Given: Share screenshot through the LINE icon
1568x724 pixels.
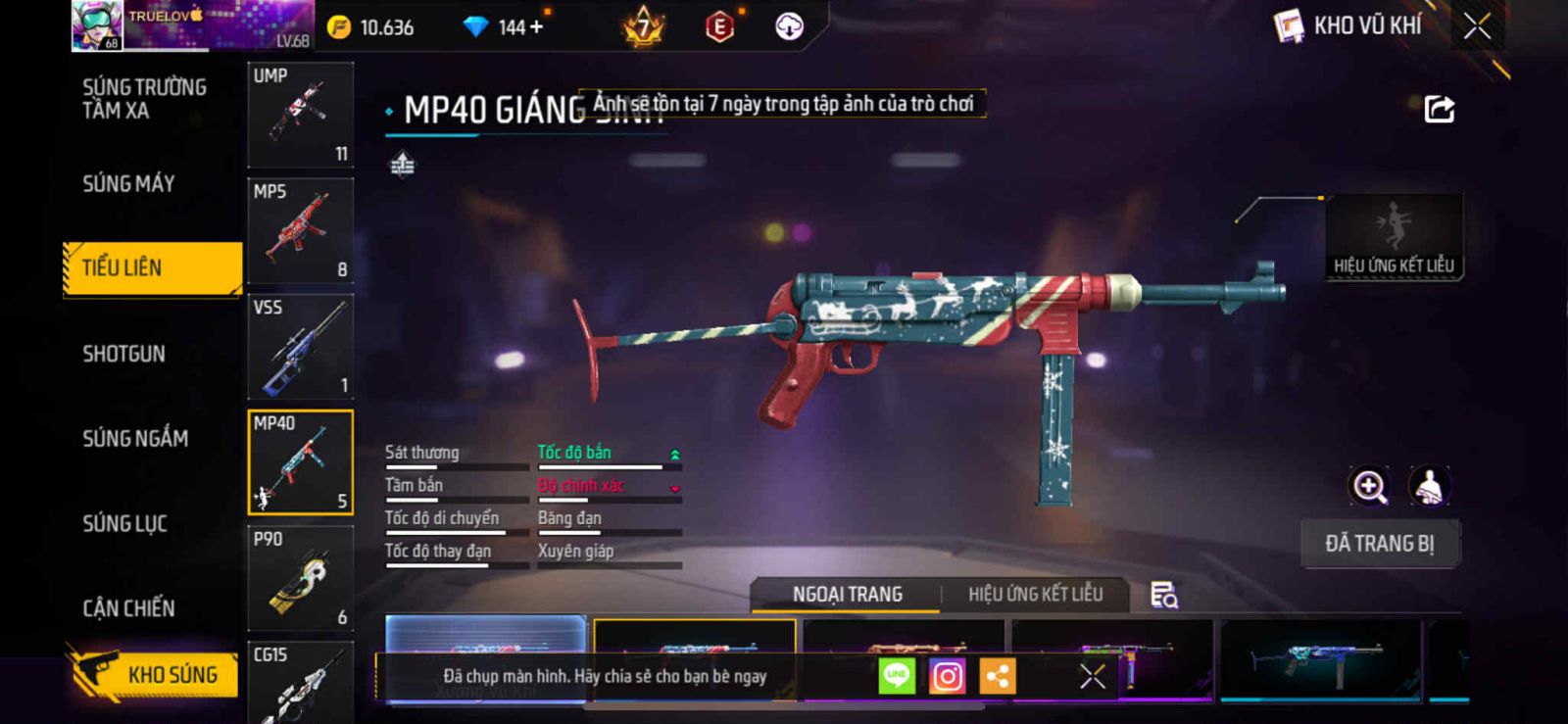Looking at the screenshot, I should [x=896, y=676].
